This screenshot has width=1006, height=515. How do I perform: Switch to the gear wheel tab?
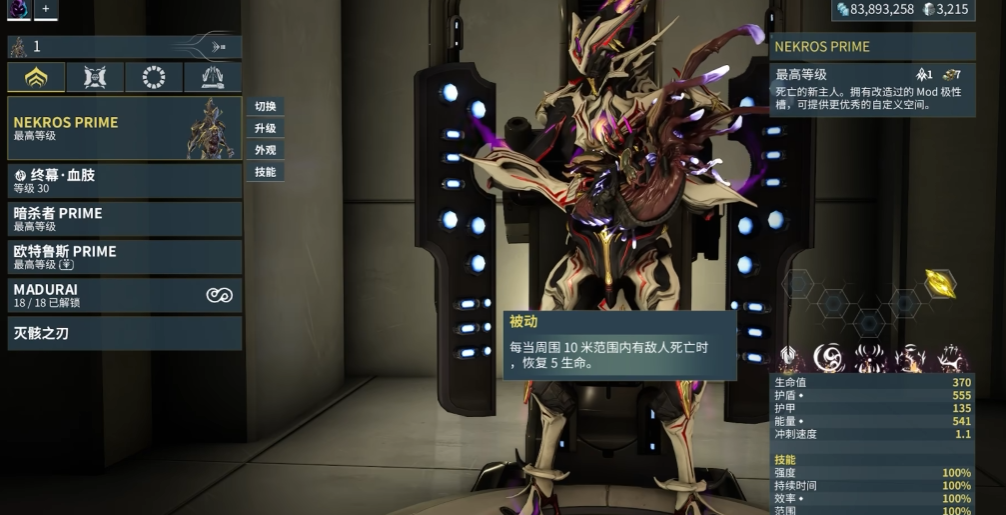coord(154,77)
